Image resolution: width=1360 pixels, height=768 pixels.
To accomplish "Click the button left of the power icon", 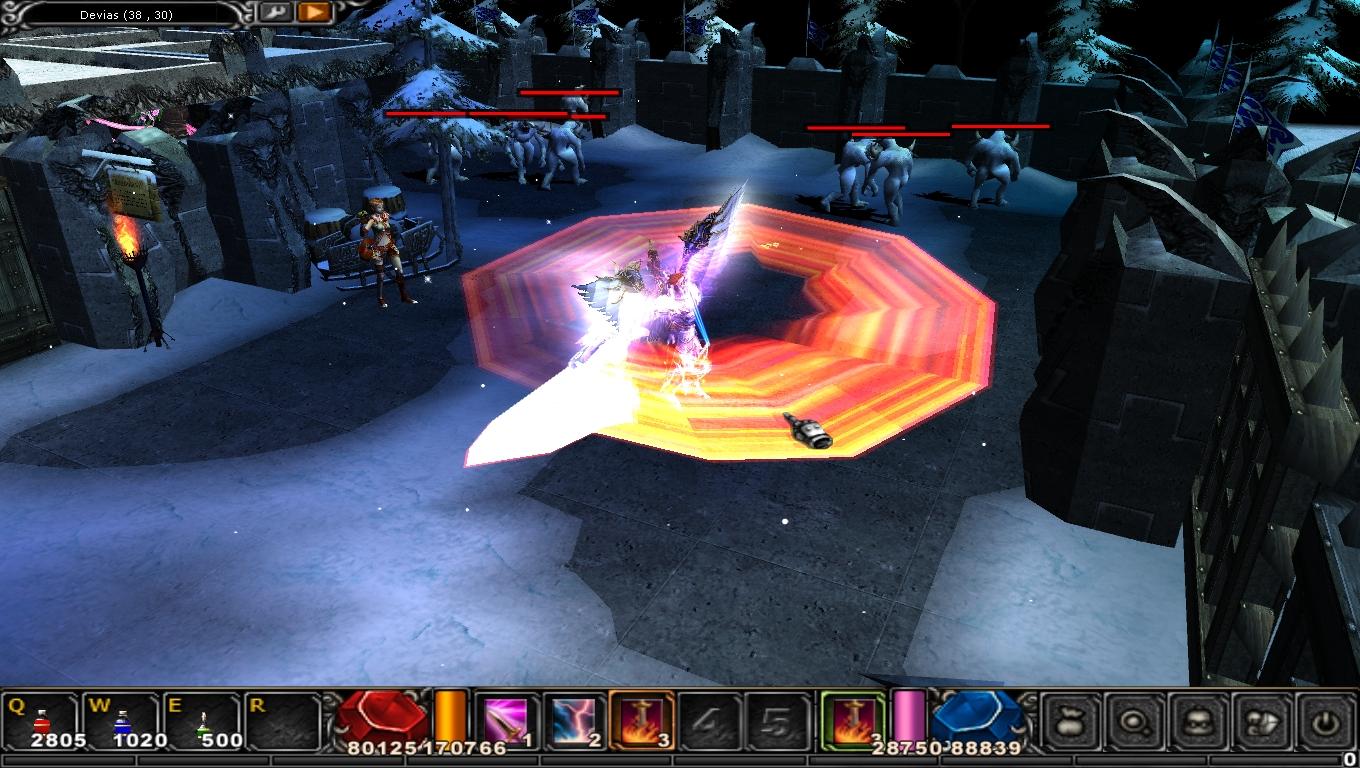I will 1262,720.
